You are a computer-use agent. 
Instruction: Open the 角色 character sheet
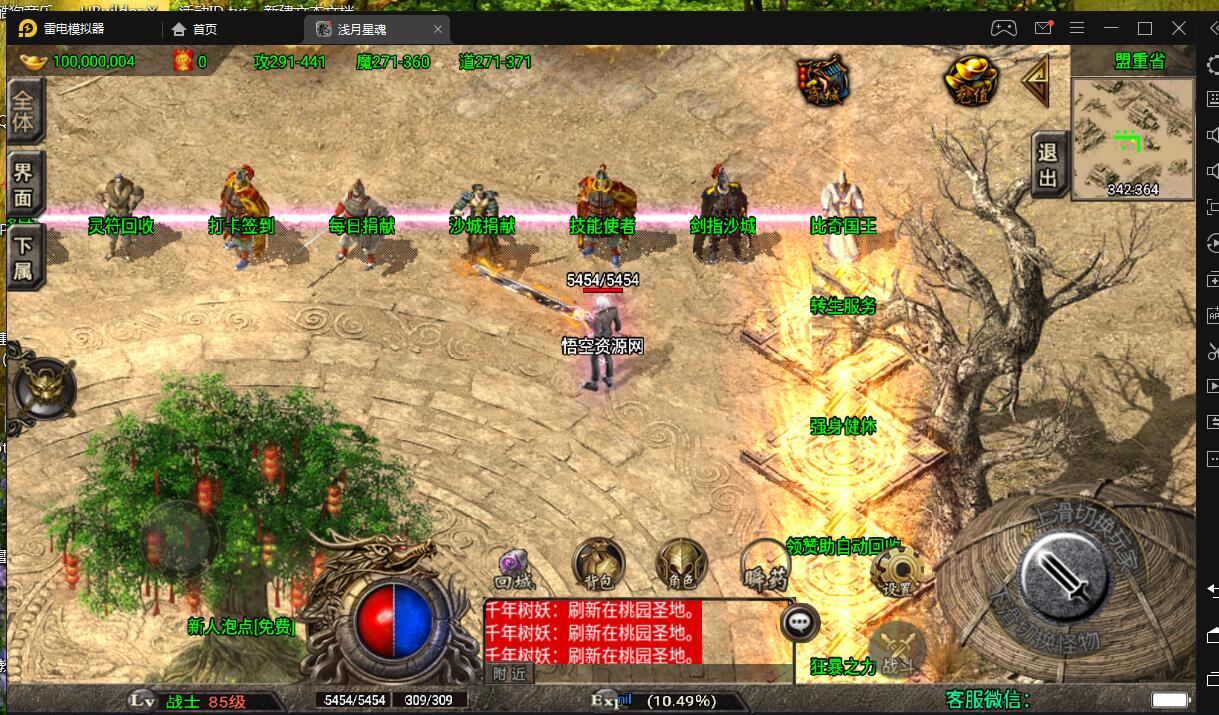[682, 563]
